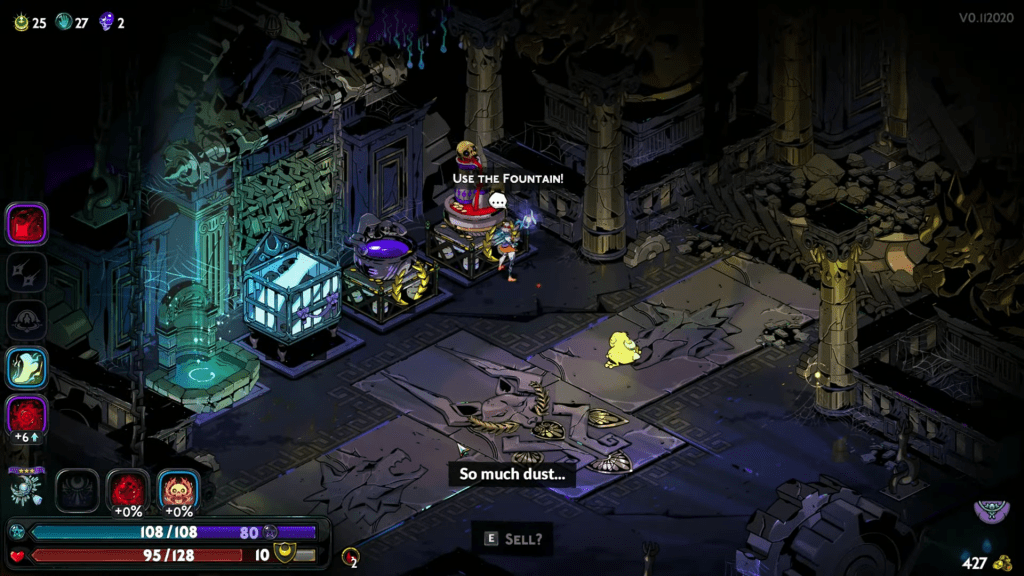Viewport: 1024px width, 576px height.
Task: Select the purple skull resource icon
Action: pyautogui.click(x=106, y=22)
